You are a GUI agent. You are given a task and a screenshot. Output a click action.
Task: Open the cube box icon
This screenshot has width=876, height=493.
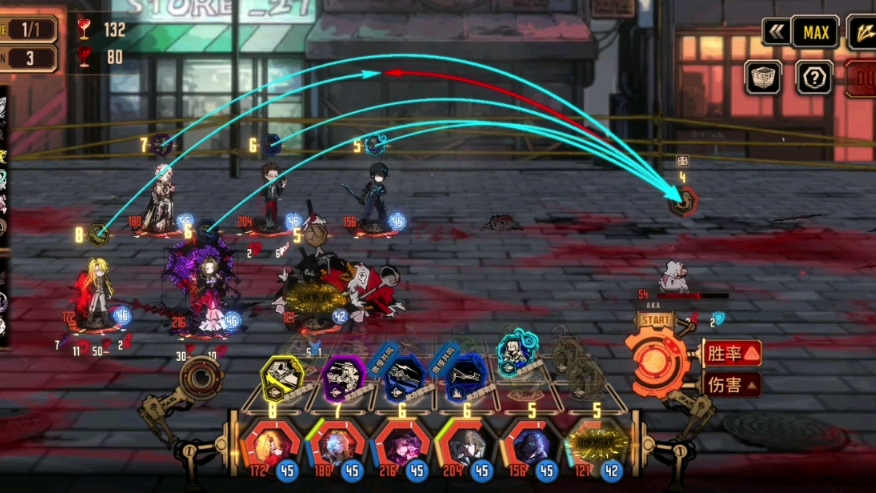click(x=763, y=77)
